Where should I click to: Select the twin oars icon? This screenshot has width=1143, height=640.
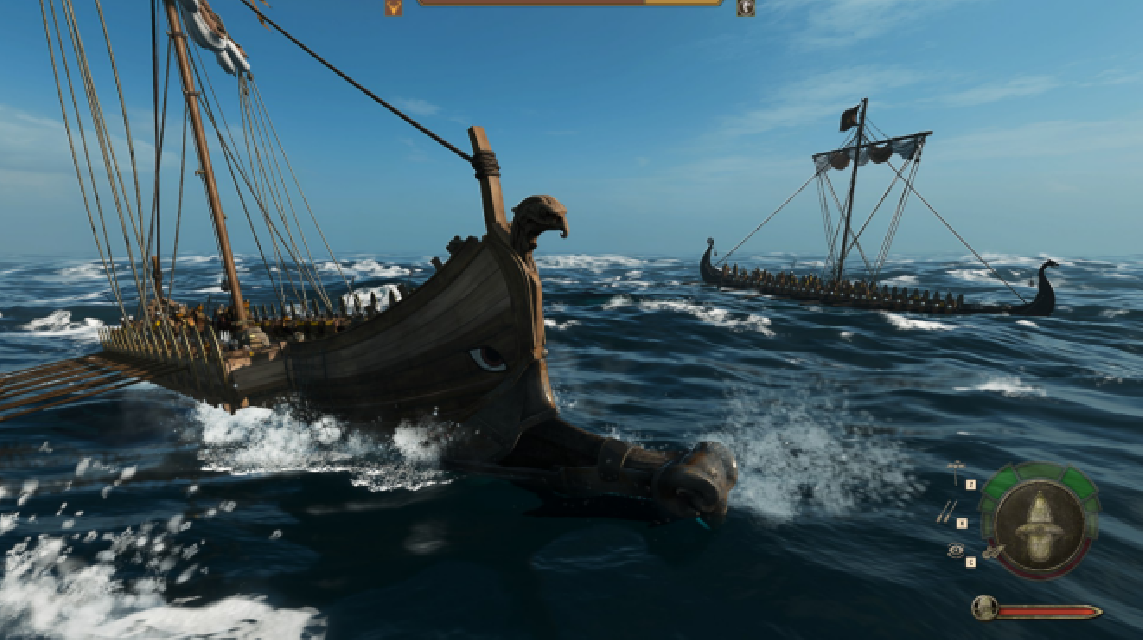click(946, 512)
